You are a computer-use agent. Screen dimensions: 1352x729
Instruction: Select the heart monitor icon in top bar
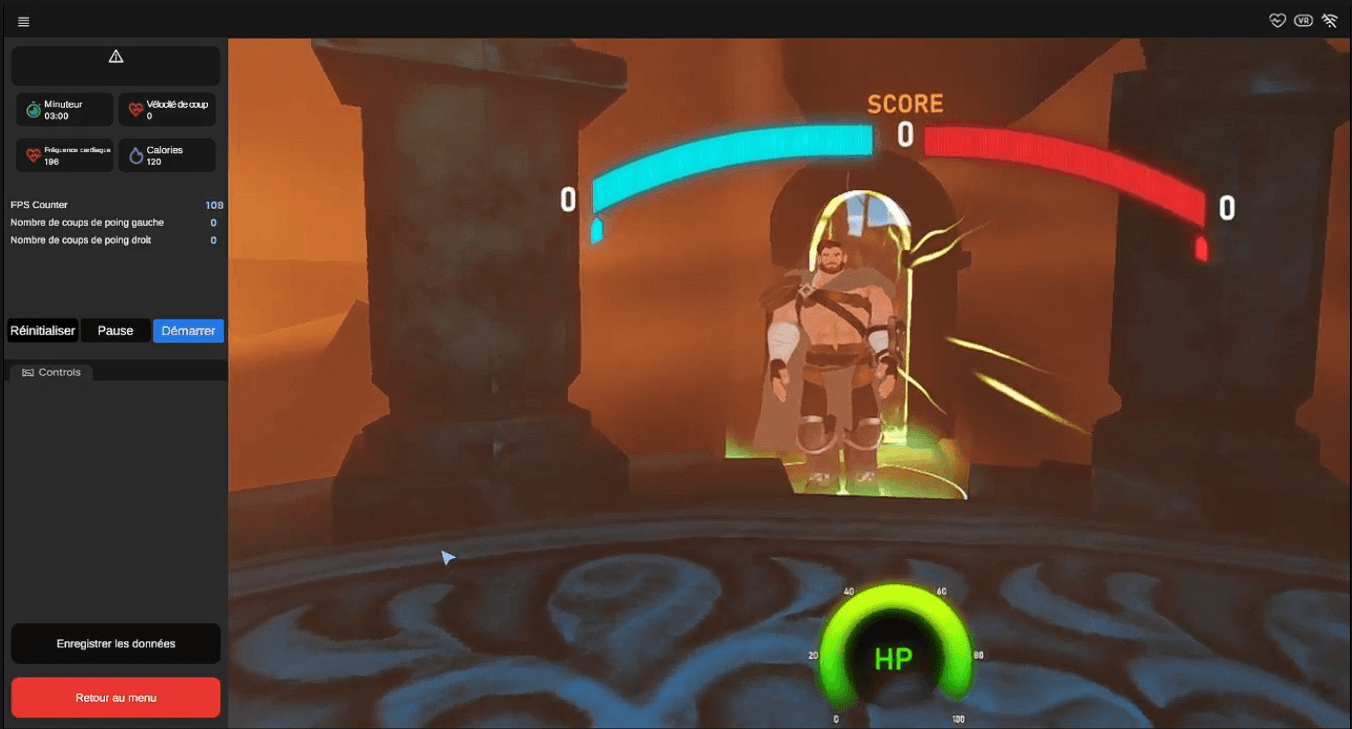point(1277,20)
